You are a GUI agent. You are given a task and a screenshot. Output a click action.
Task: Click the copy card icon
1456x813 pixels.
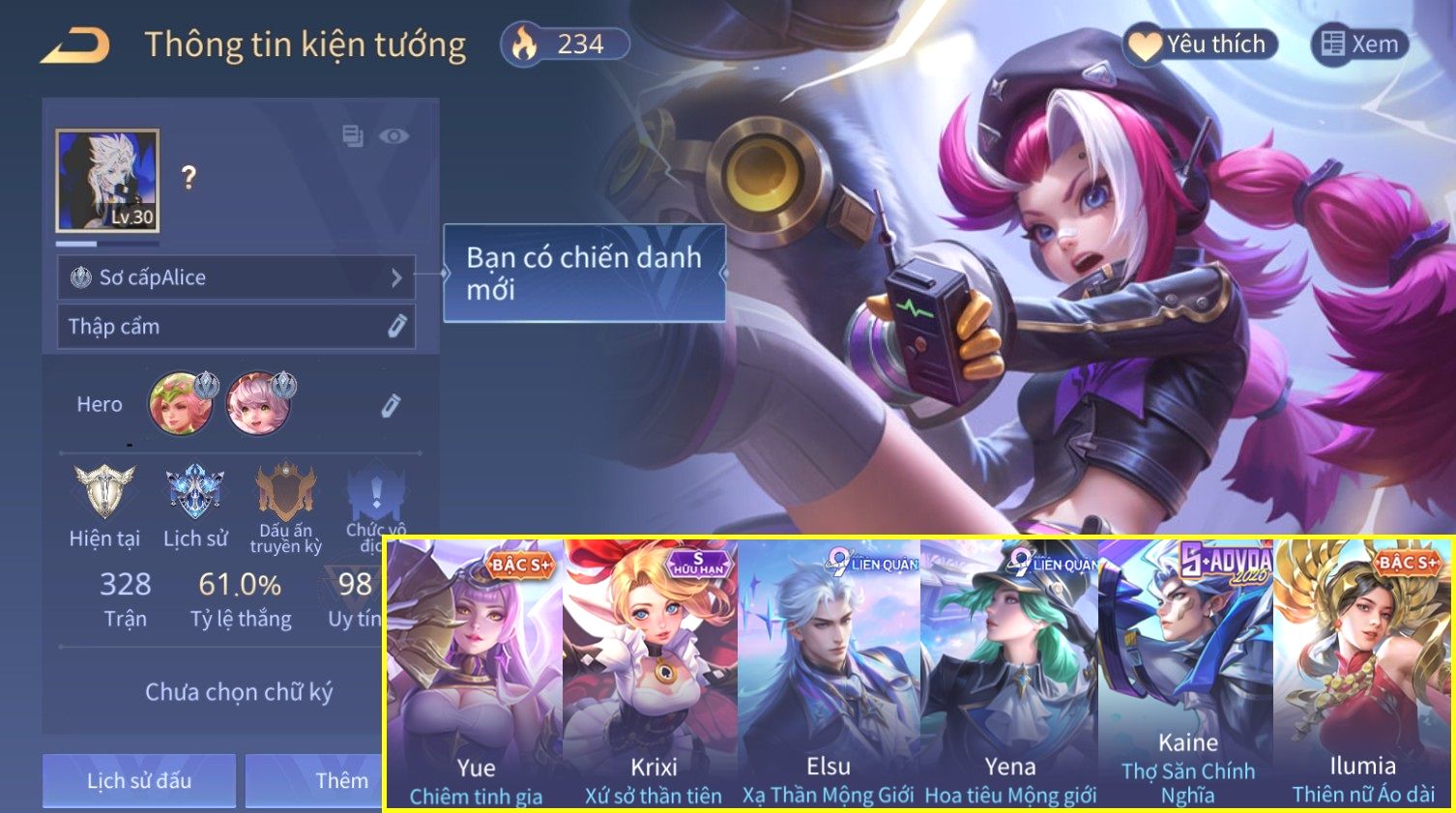[353, 136]
